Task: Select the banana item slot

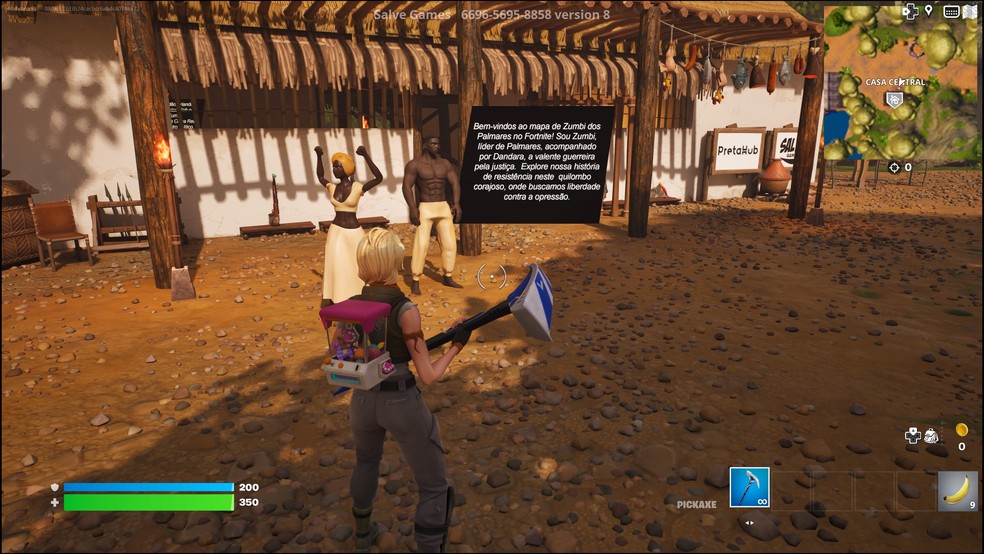Action: [x=957, y=490]
